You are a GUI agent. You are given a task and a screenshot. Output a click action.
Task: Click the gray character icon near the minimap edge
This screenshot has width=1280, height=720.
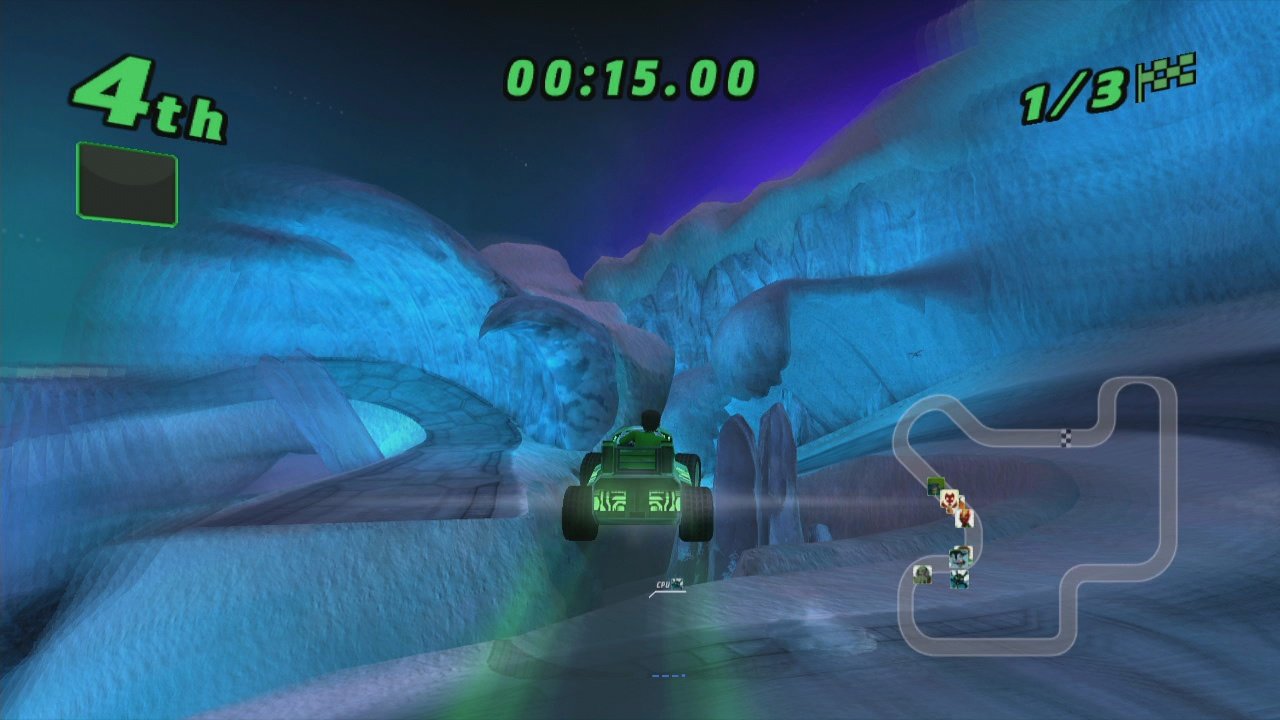pos(923,576)
